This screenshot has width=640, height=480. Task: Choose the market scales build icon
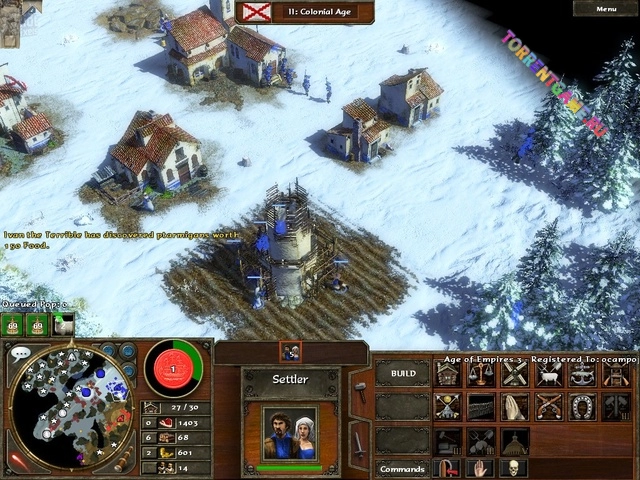pyautogui.click(x=481, y=374)
